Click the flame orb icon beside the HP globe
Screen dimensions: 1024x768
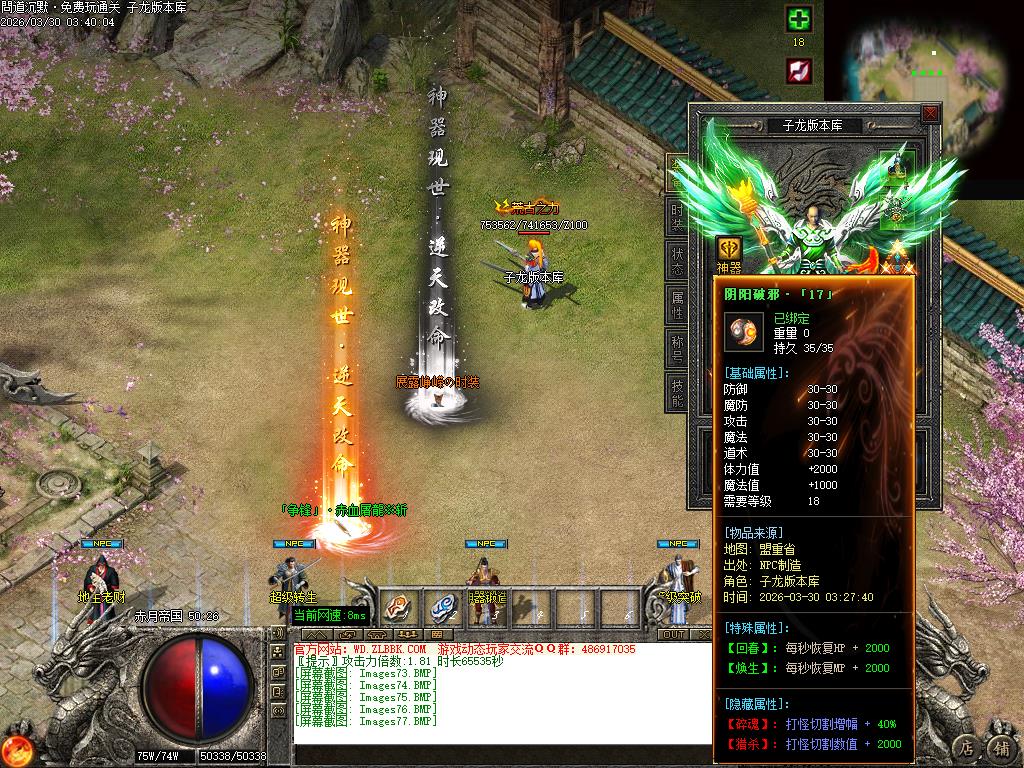(x=15, y=750)
